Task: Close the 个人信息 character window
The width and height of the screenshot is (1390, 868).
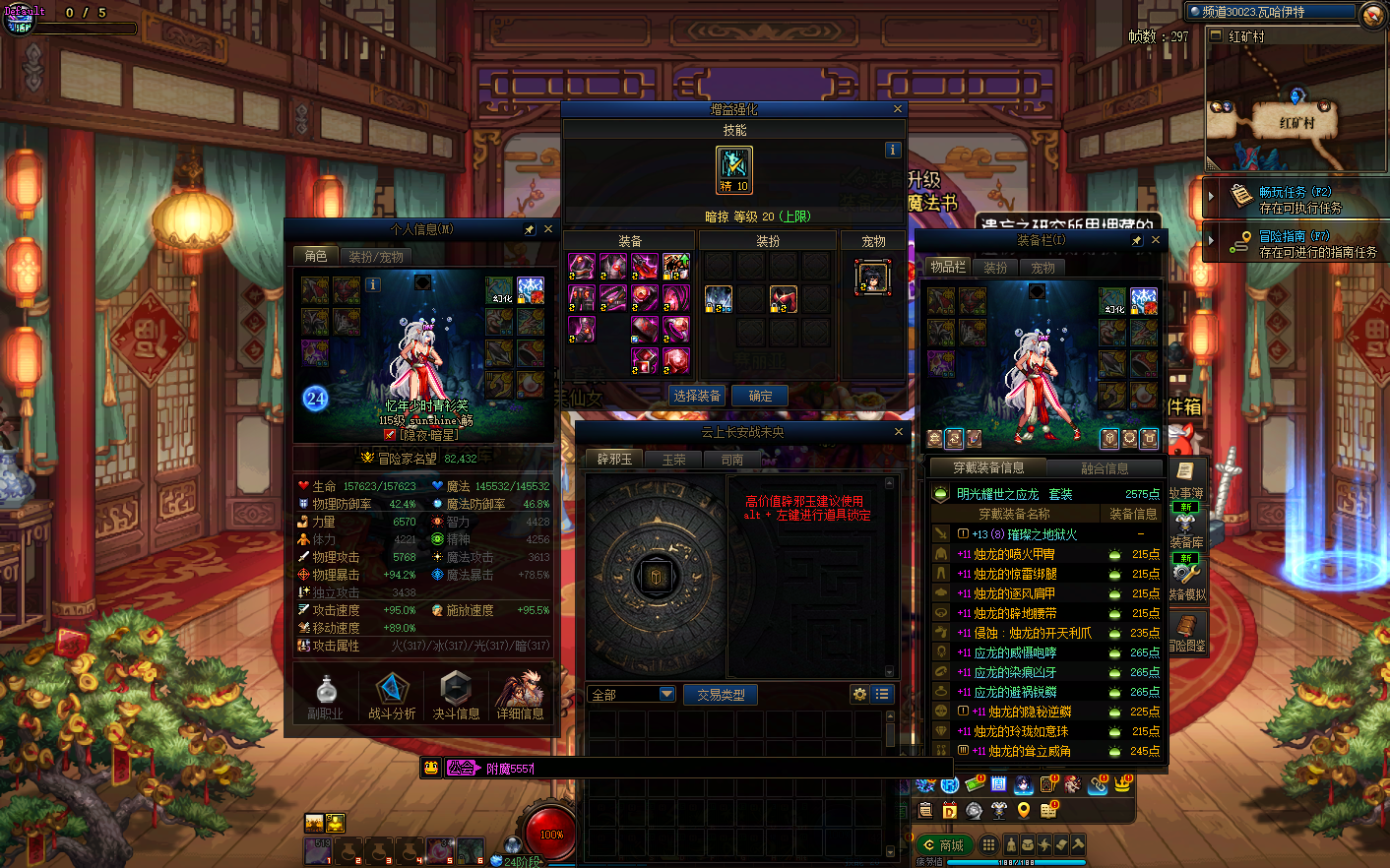Action: click(548, 229)
